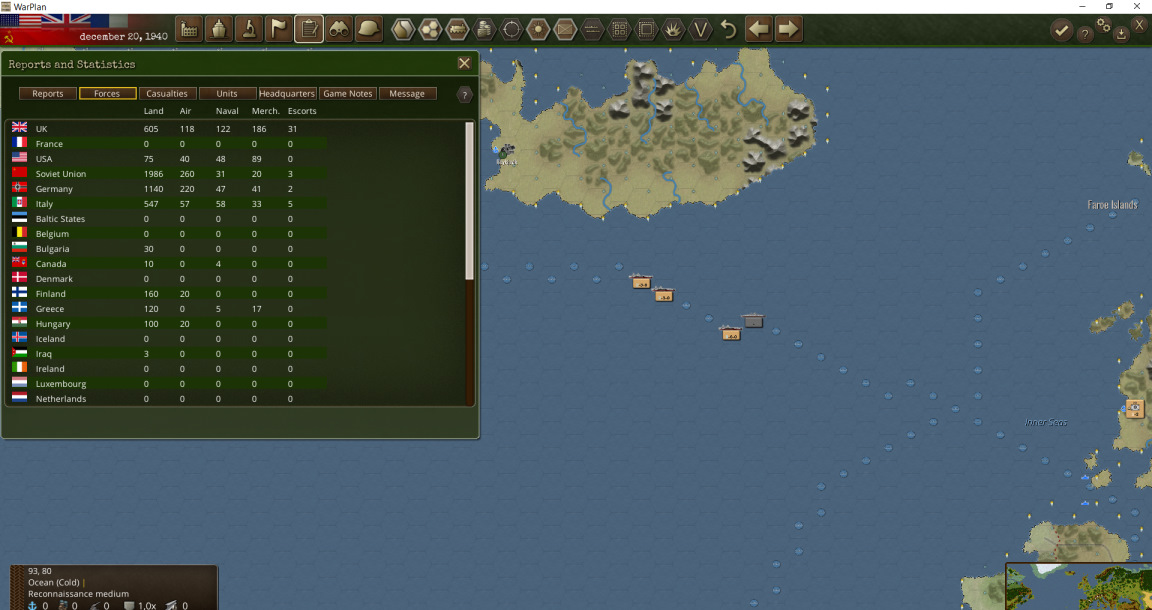Click the microscope research icon

[249, 29]
